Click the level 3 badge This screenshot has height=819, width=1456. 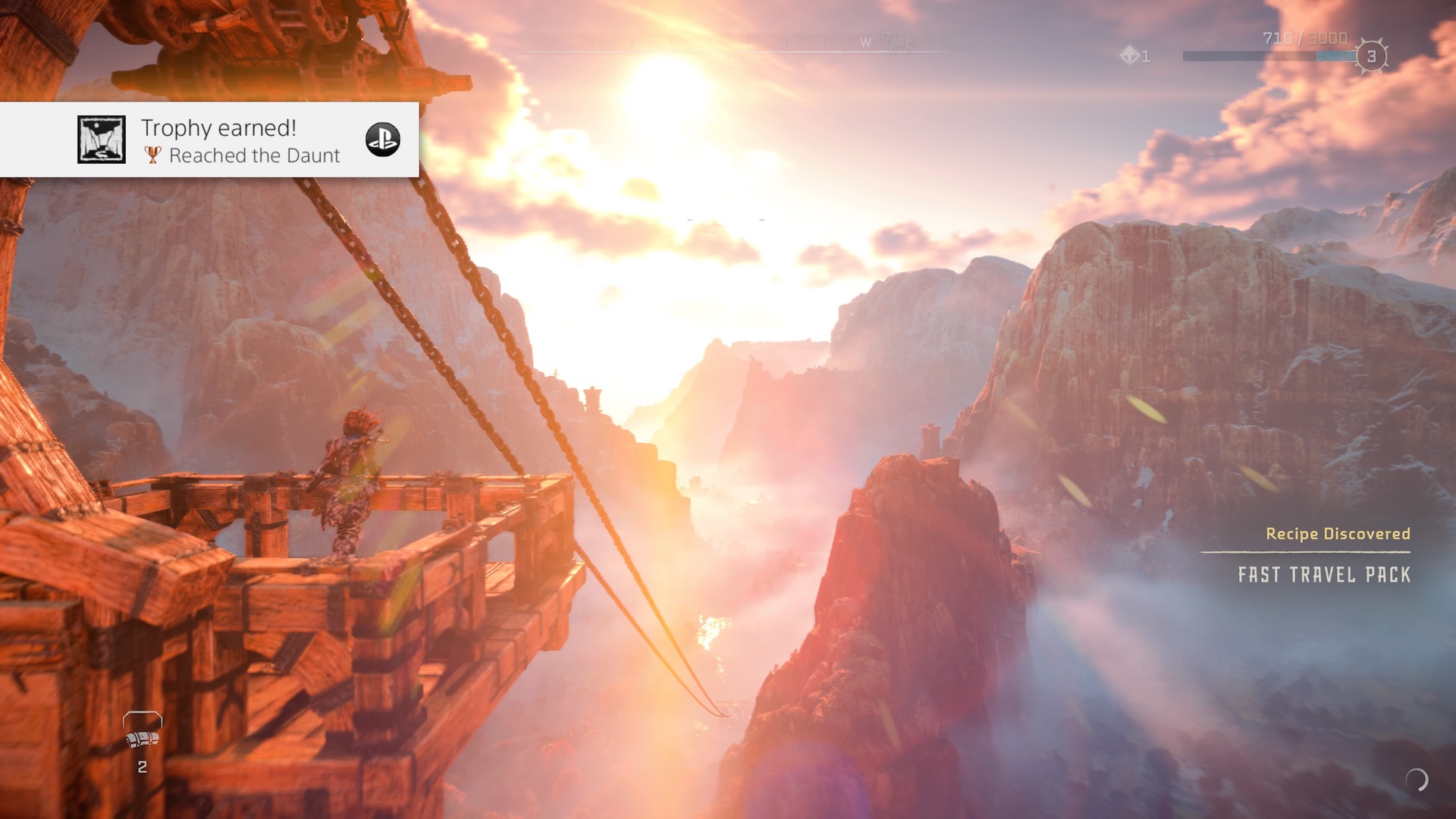tap(1371, 56)
